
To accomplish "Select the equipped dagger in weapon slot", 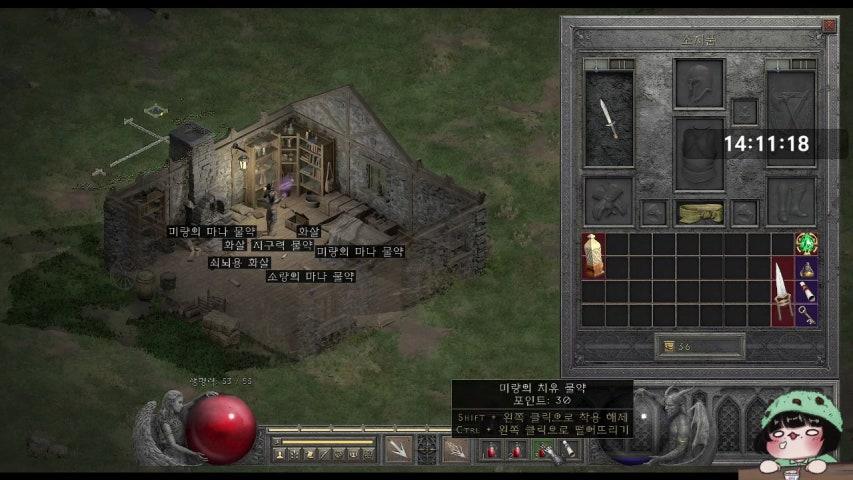I will click(x=609, y=119).
